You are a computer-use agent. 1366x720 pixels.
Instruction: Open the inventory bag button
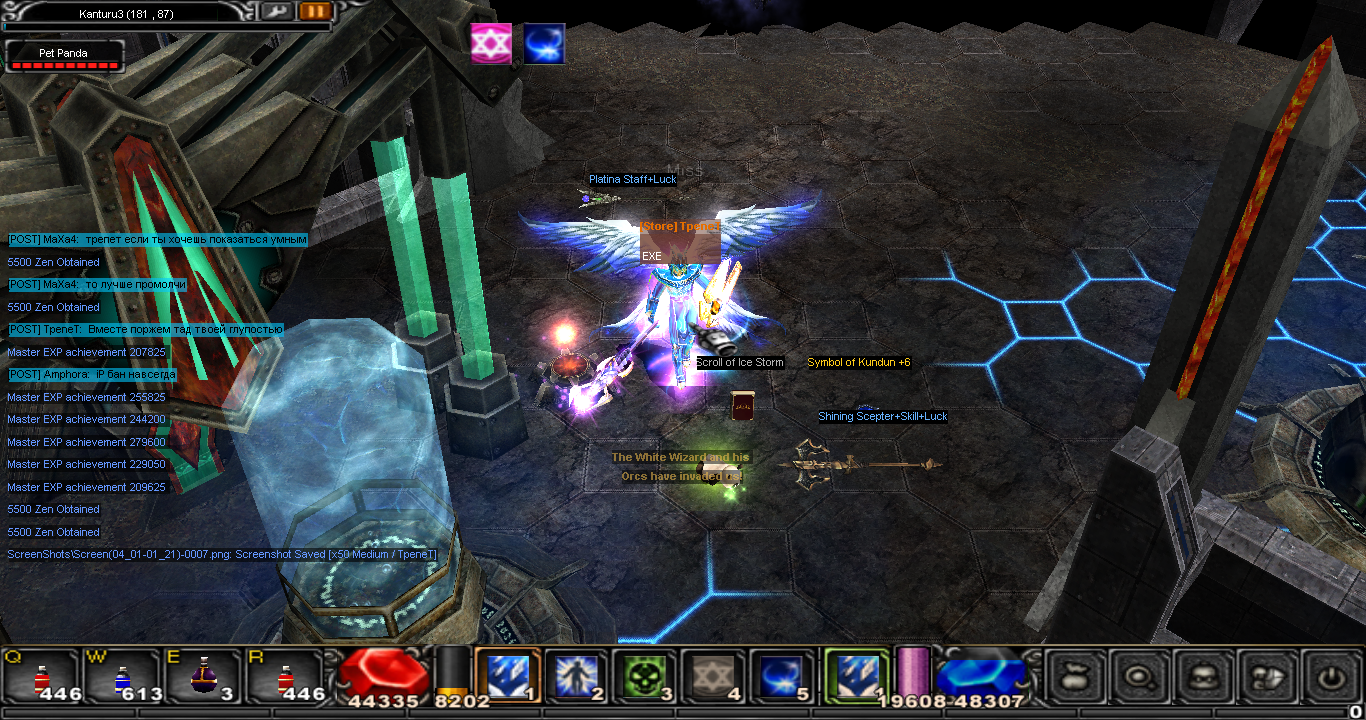pyautogui.click(x=1075, y=677)
